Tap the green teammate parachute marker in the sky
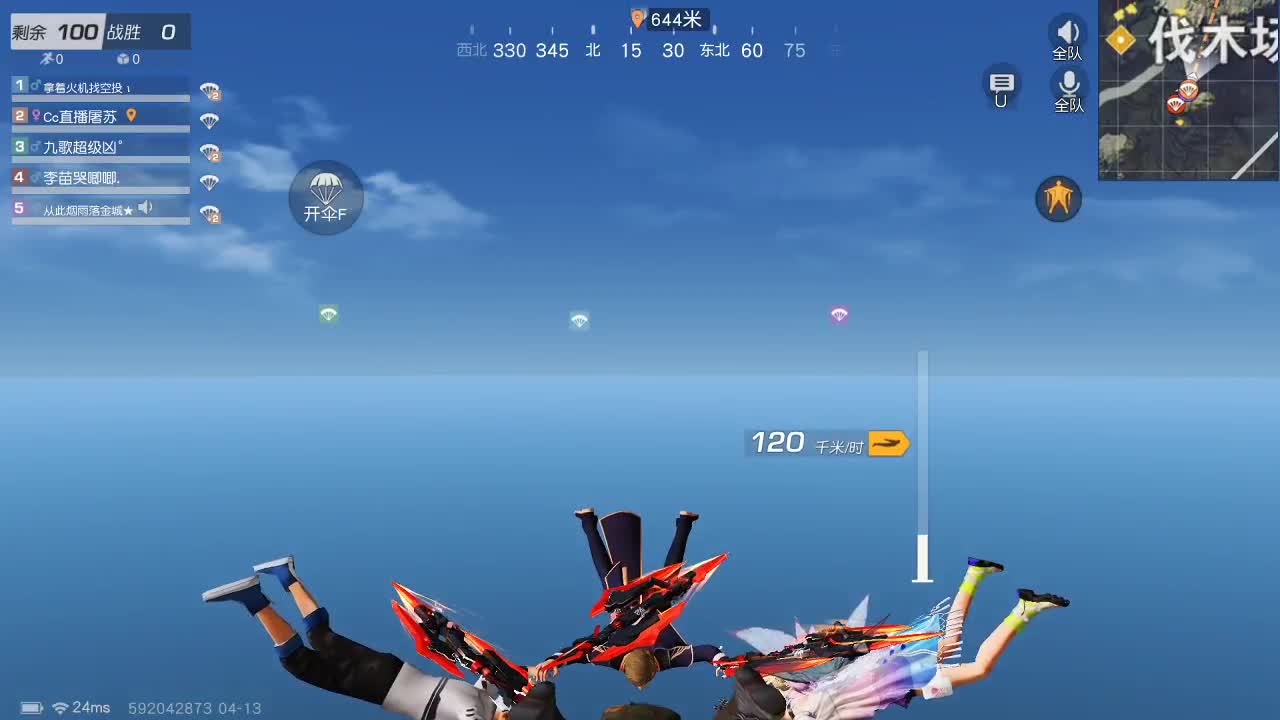The width and height of the screenshot is (1280, 720). [x=328, y=314]
